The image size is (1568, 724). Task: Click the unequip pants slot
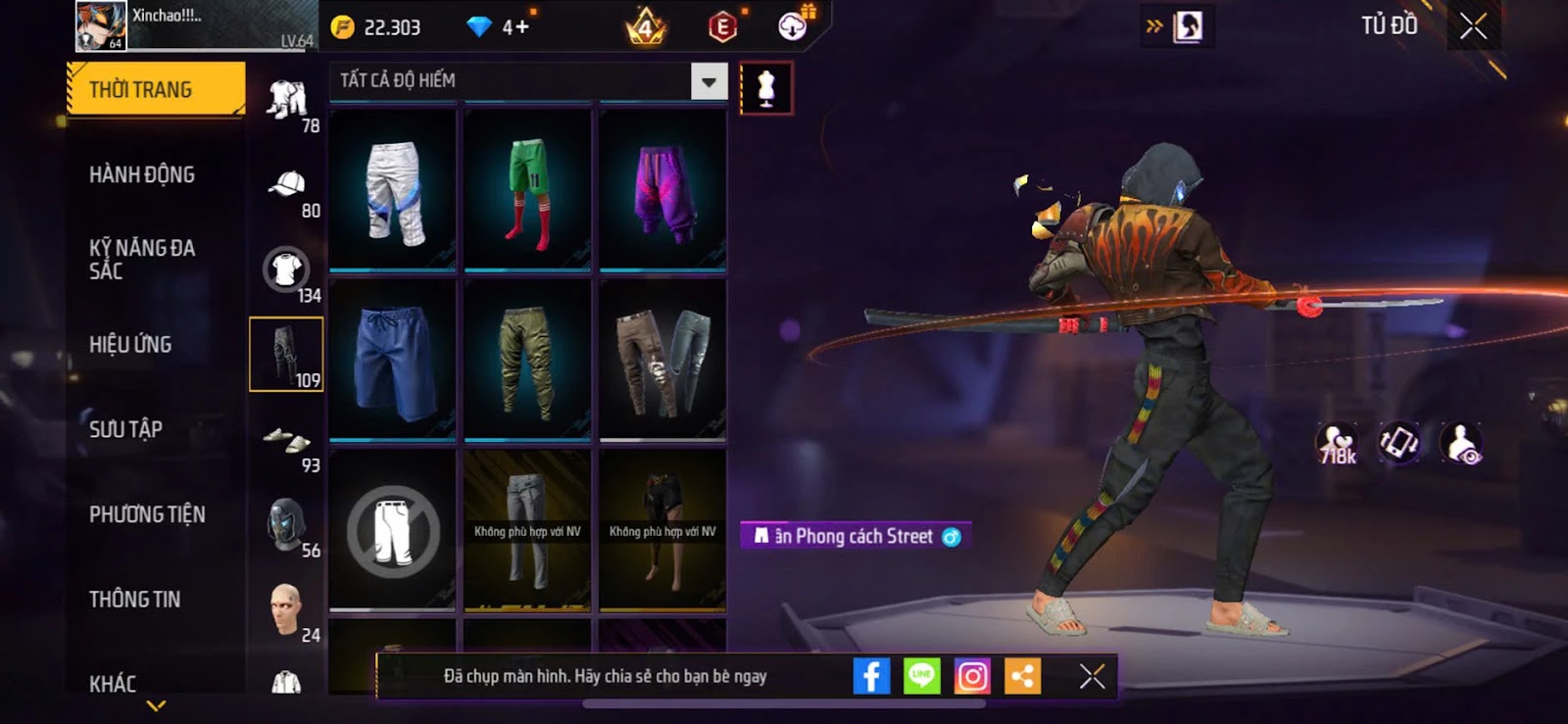[x=393, y=530]
